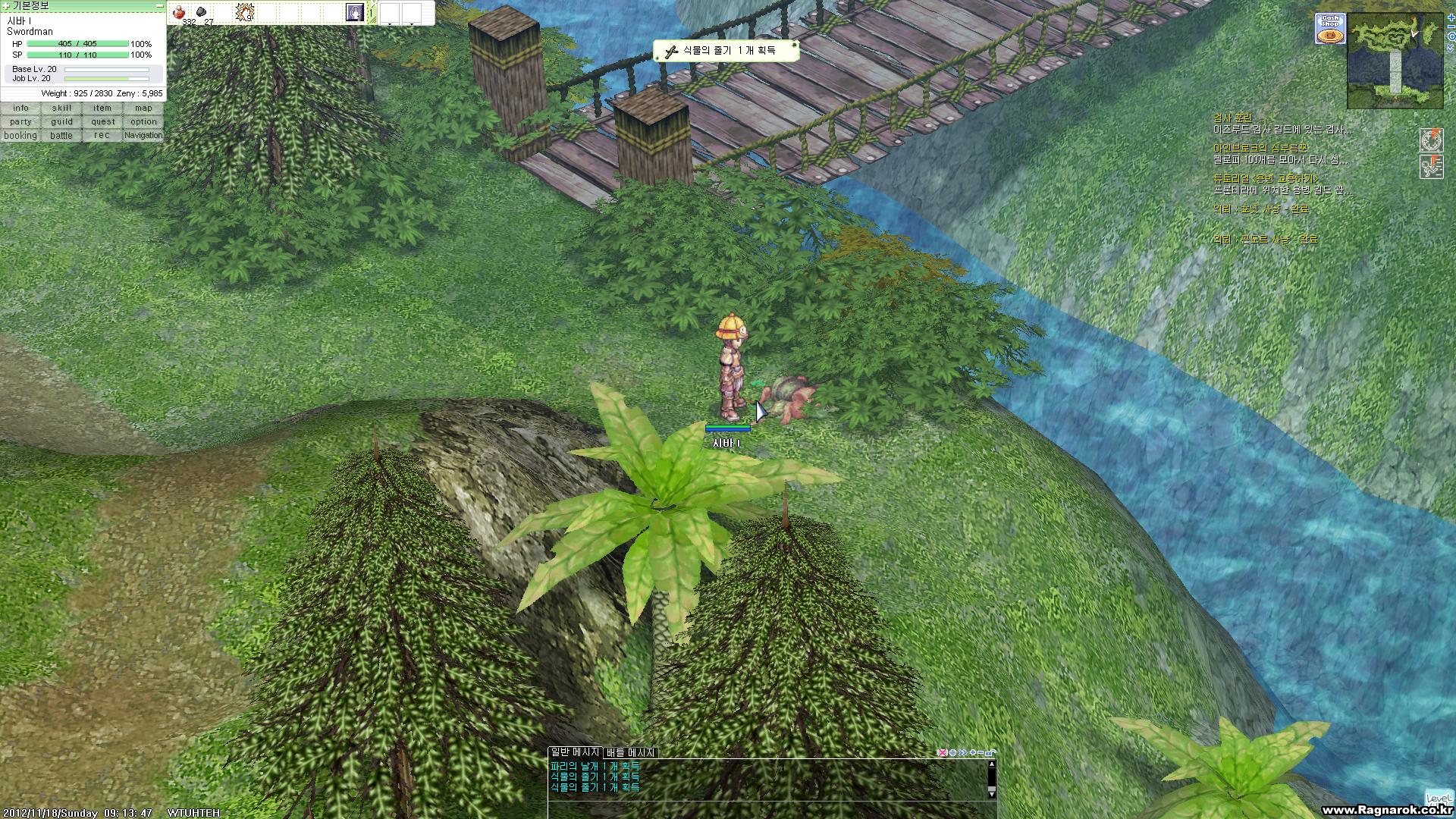Open the Navigation window

click(x=143, y=136)
